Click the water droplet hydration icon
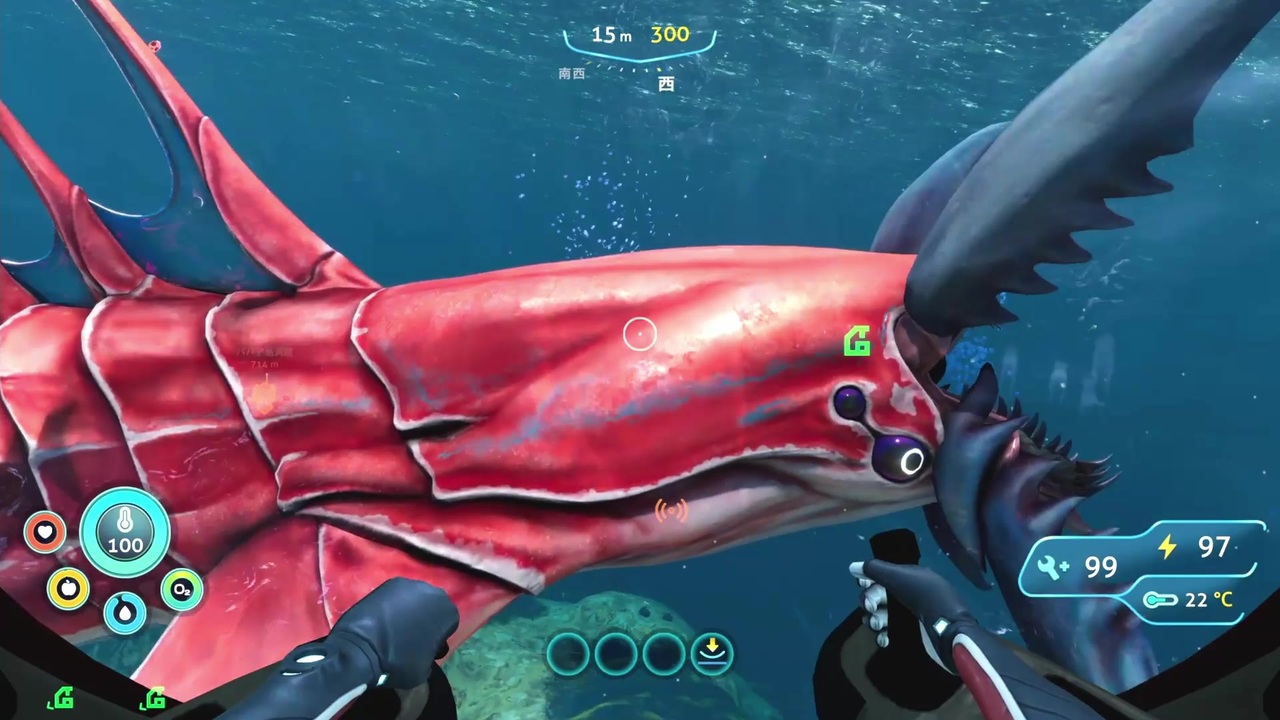This screenshot has height=720, width=1280. 125,612
